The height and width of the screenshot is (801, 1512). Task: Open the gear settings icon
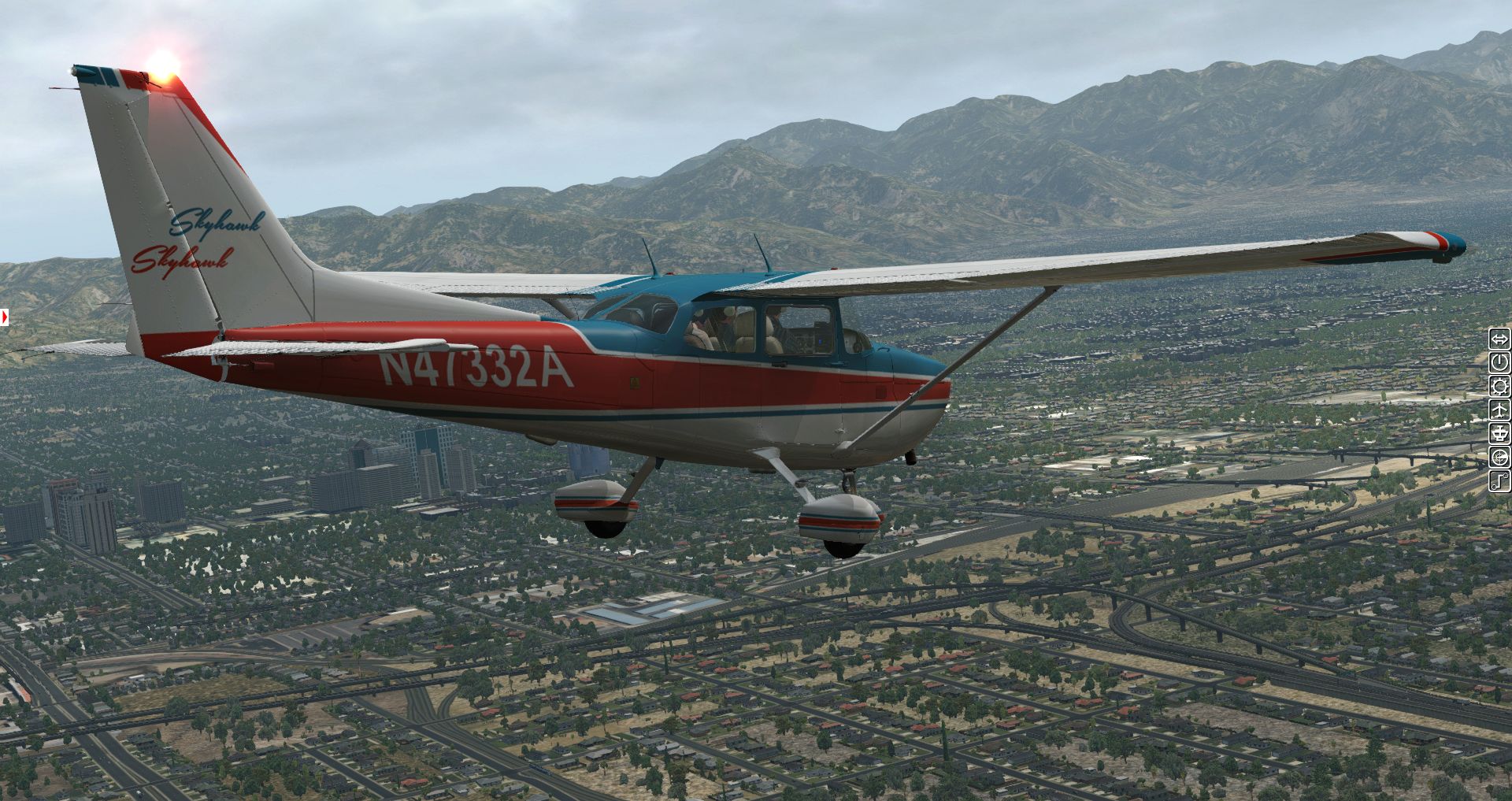[1499, 386]
